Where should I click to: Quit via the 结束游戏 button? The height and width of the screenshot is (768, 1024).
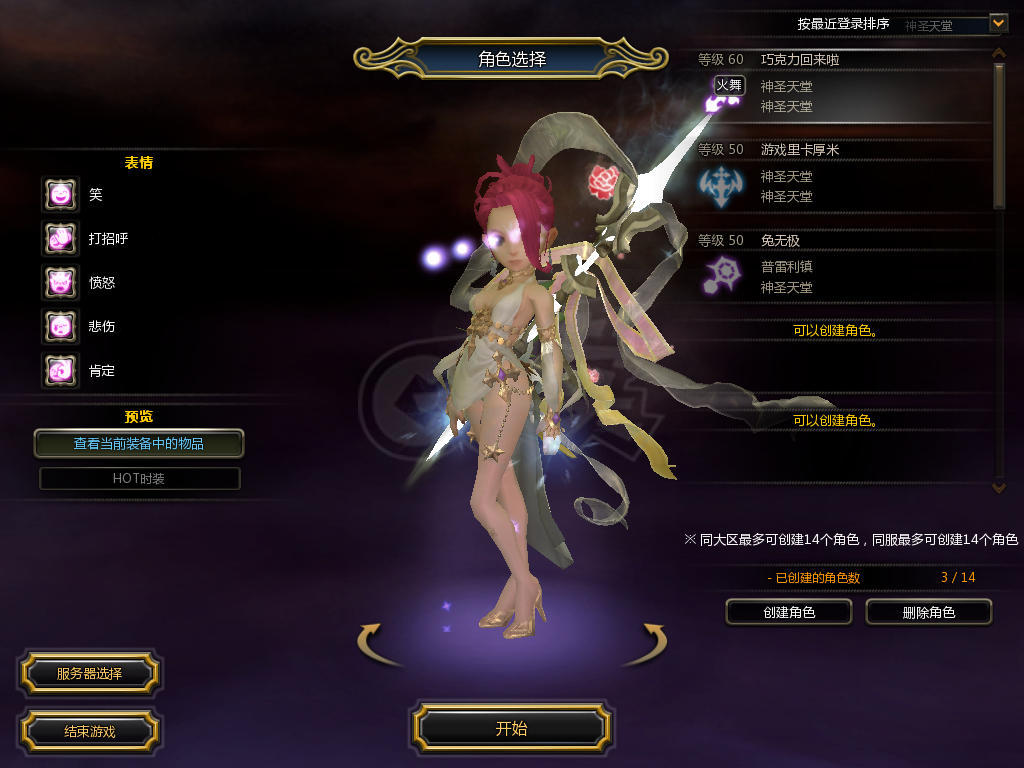(89, 731)
